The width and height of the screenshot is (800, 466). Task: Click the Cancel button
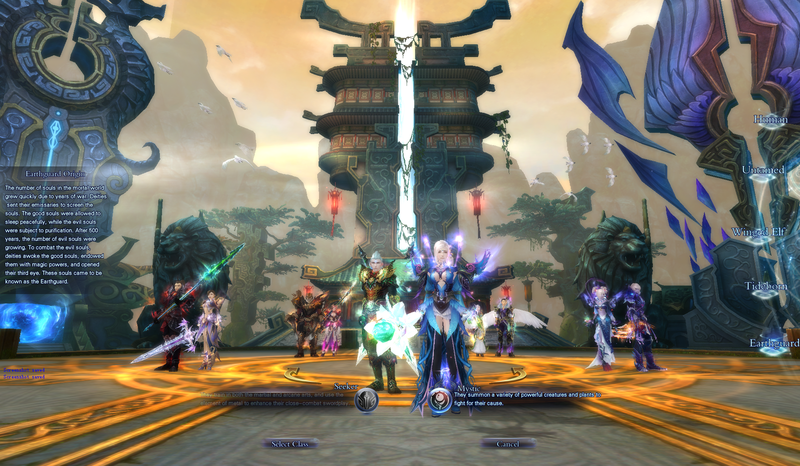[x=508, y=443]
